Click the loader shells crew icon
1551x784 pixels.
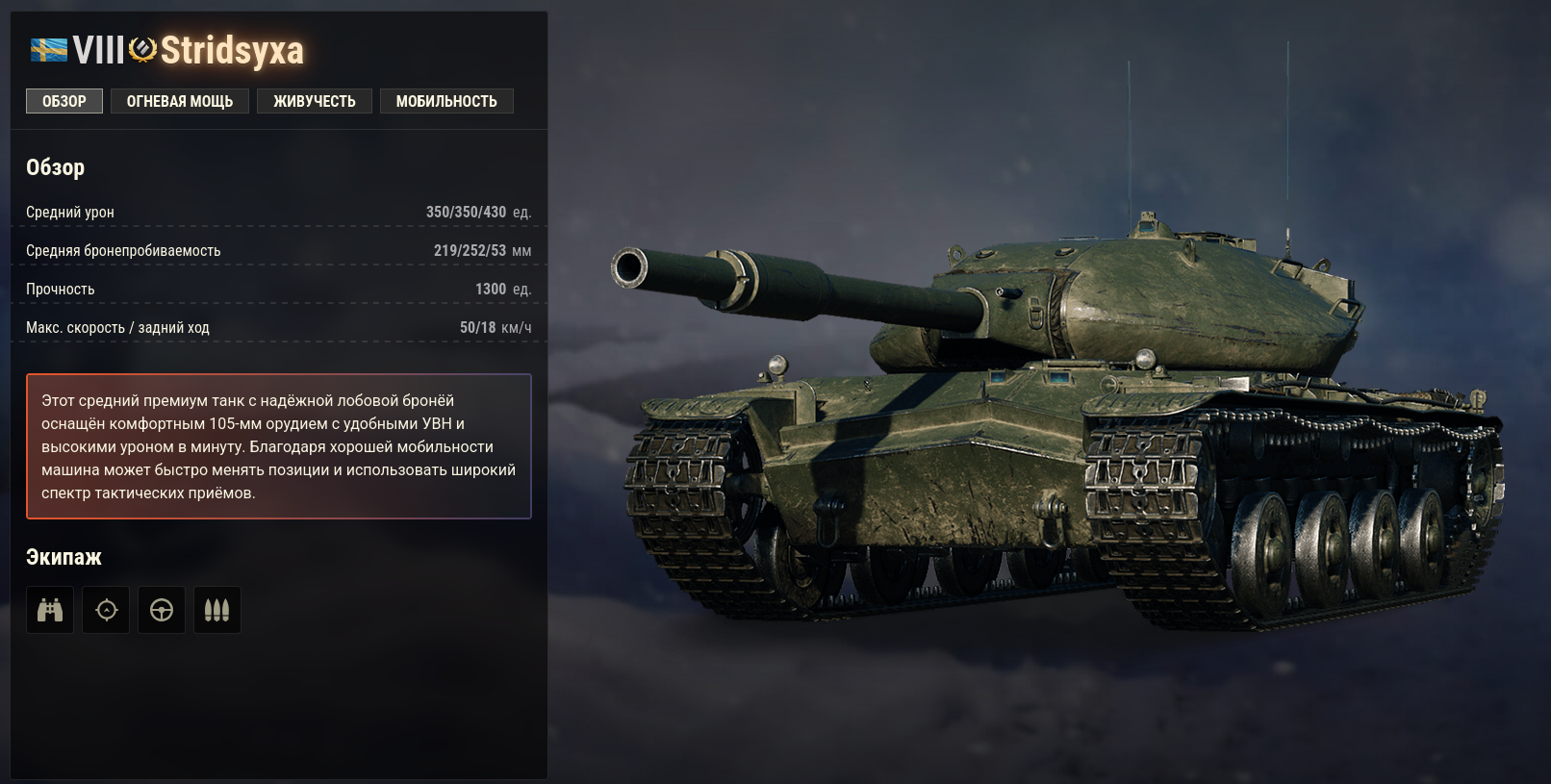(217, 609)
